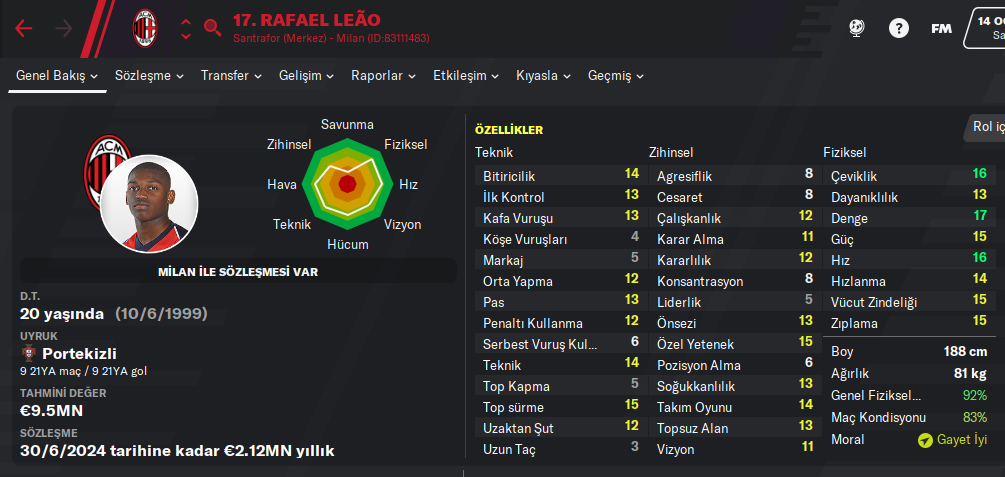This screenshot has width=1005, height=477.
Task: Open the Sözleşme dropdown menu
Action: pos(149,75)
